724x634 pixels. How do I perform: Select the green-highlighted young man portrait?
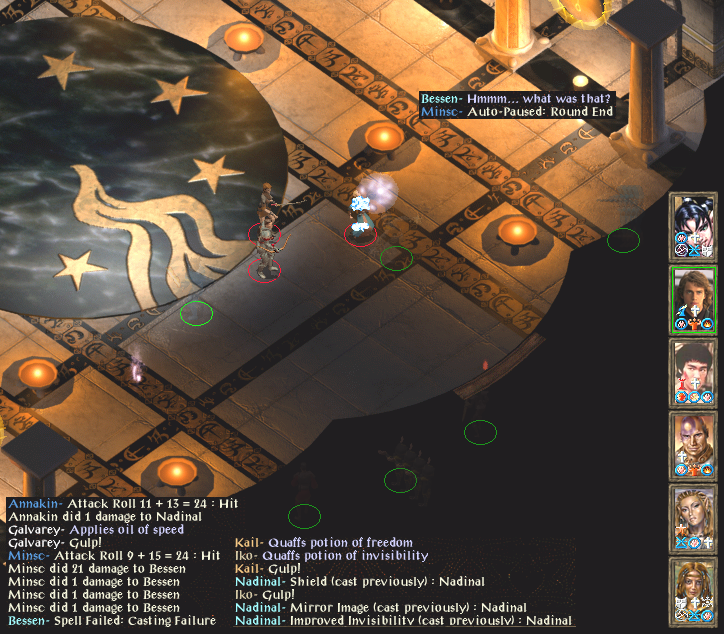tap(693, 297)
